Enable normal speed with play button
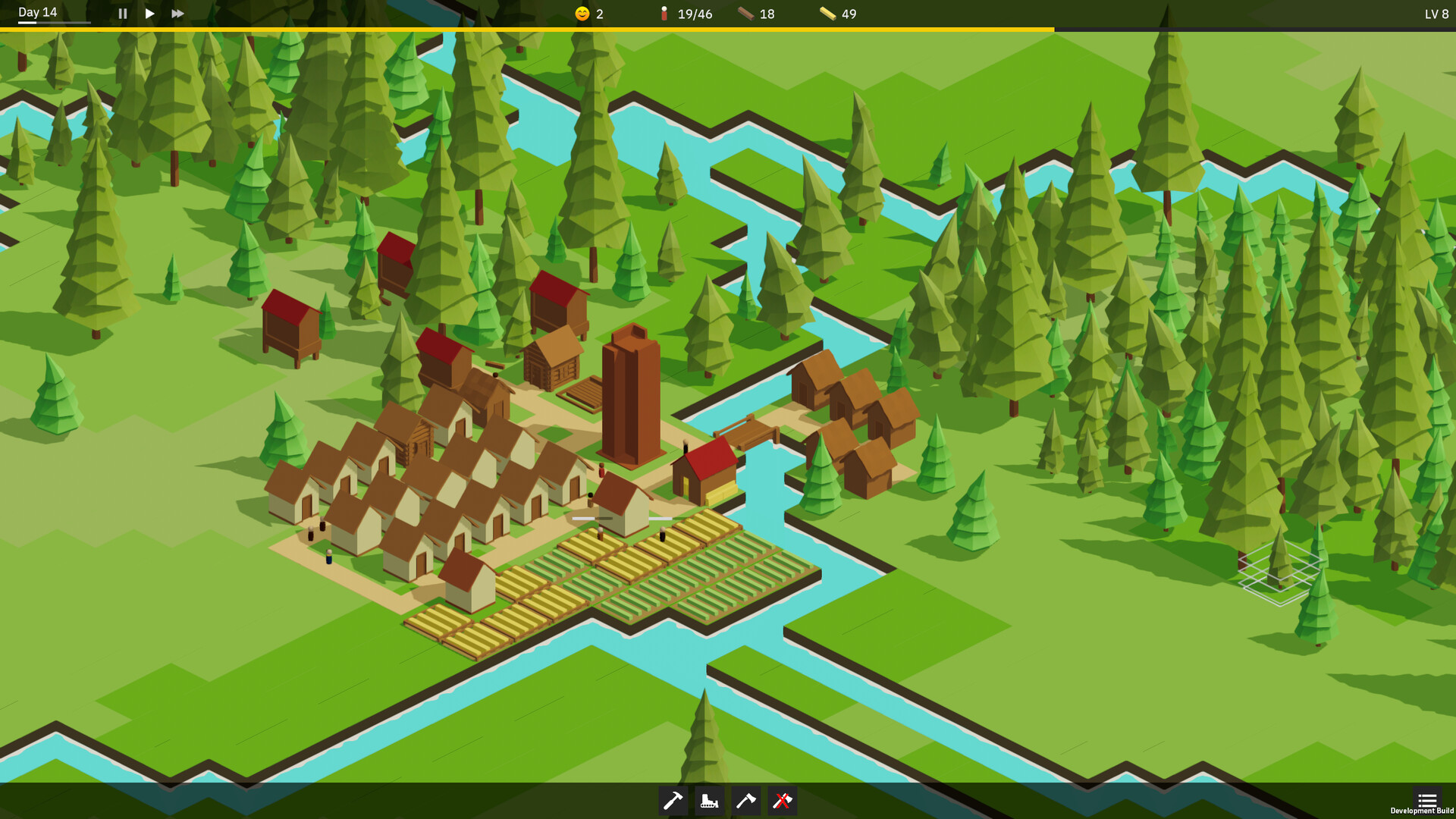This screenshot has height=819, width=1456. point(149,13)
